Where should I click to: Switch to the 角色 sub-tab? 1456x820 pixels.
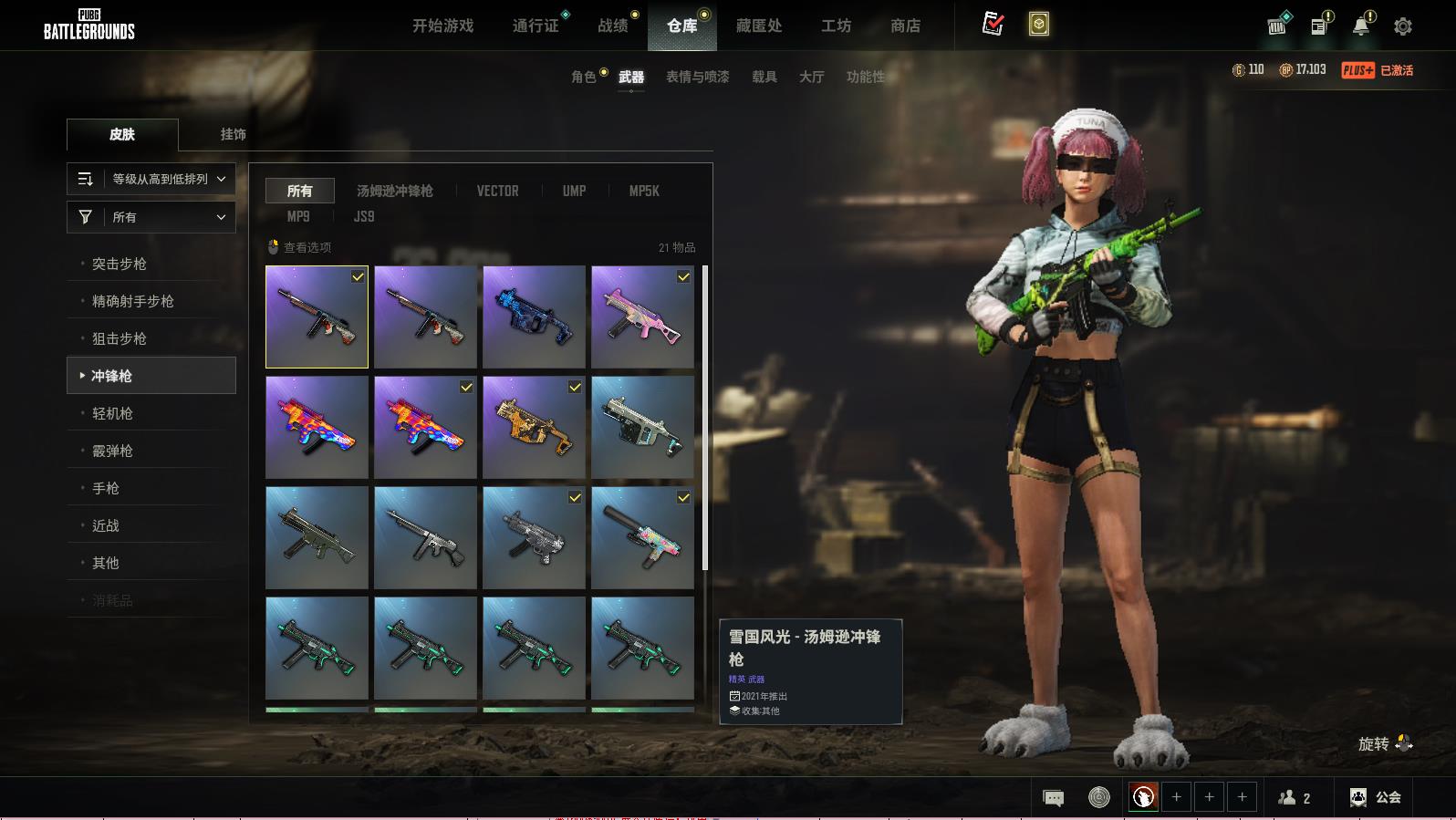click(584, 77)
